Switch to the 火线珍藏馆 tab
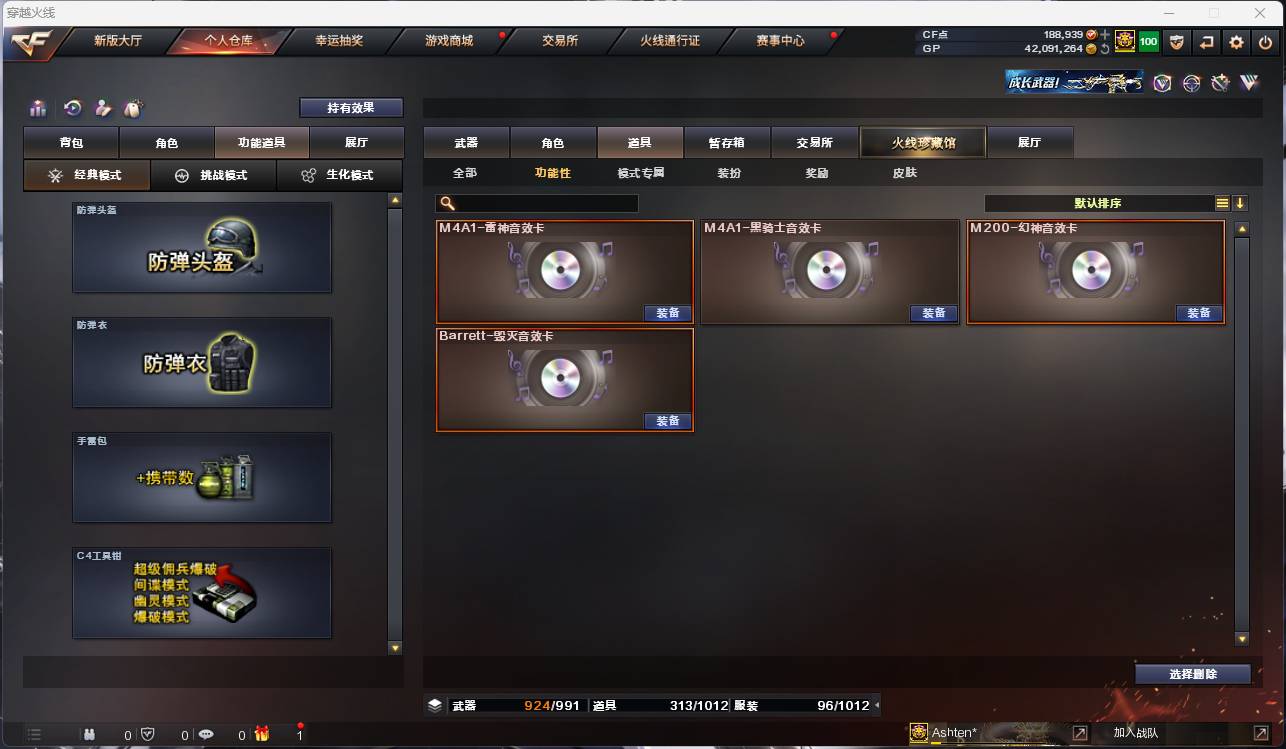The width and height of the screenshot is (1286, 749). pos(921,142)
